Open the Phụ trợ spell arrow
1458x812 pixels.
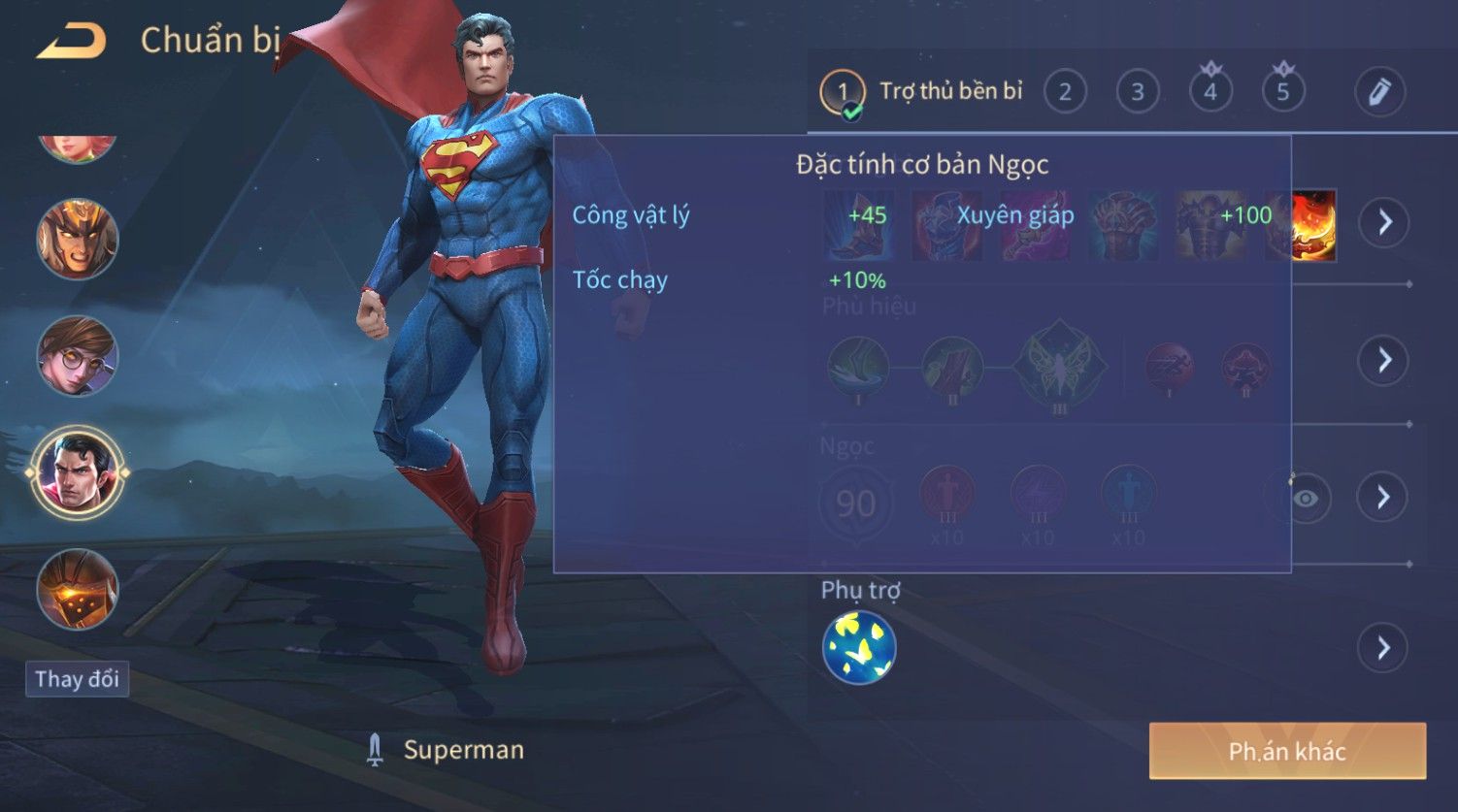1384,647
